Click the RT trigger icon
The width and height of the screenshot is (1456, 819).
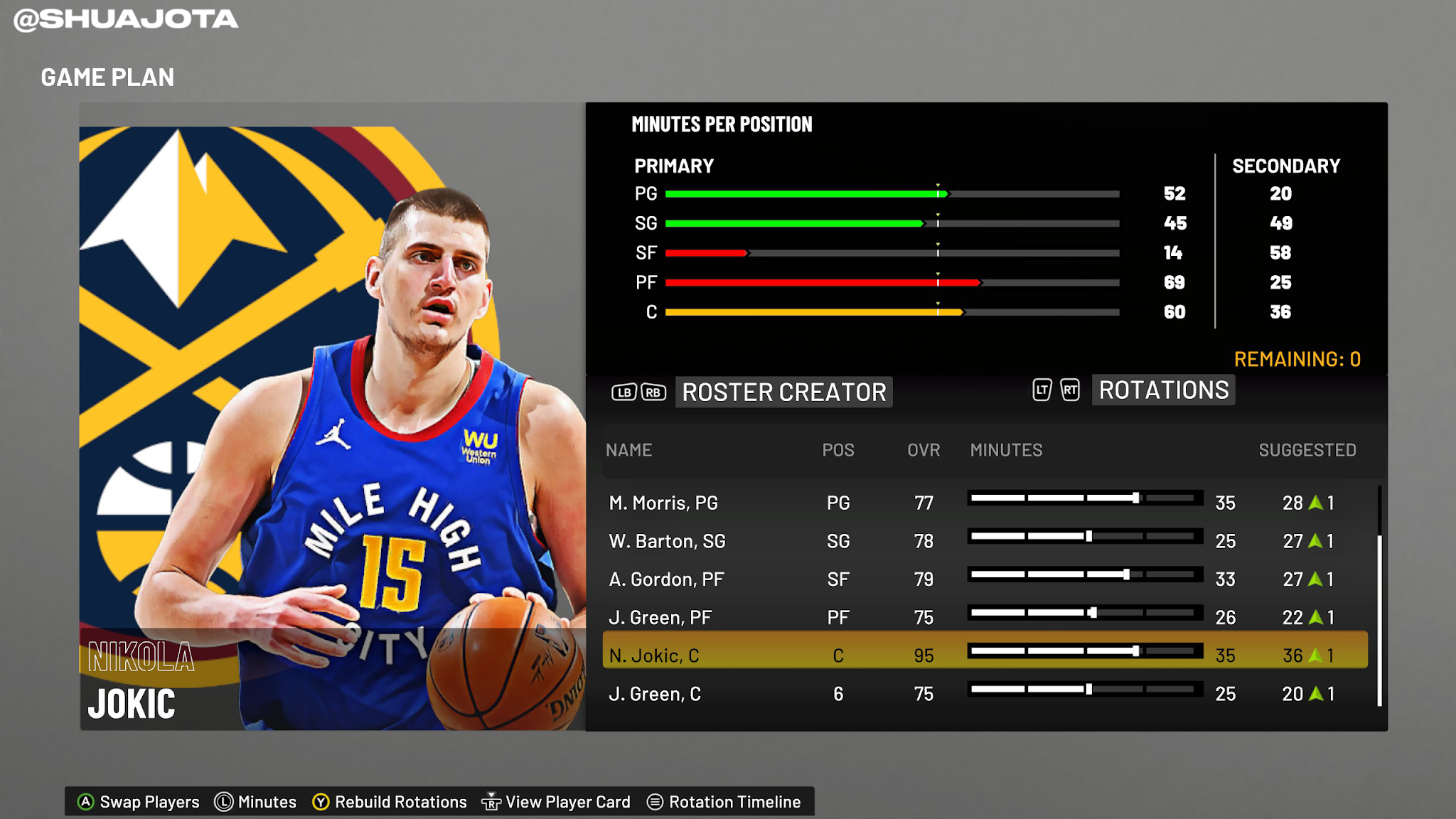(1070, 390)
